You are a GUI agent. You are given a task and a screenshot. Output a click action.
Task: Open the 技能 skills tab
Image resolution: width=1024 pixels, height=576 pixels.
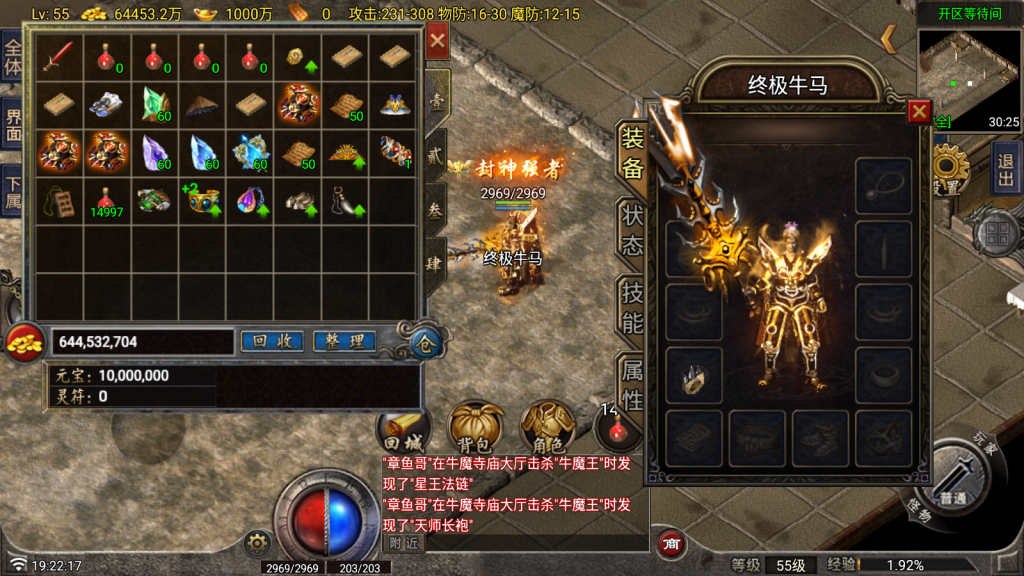pos(633,308)
